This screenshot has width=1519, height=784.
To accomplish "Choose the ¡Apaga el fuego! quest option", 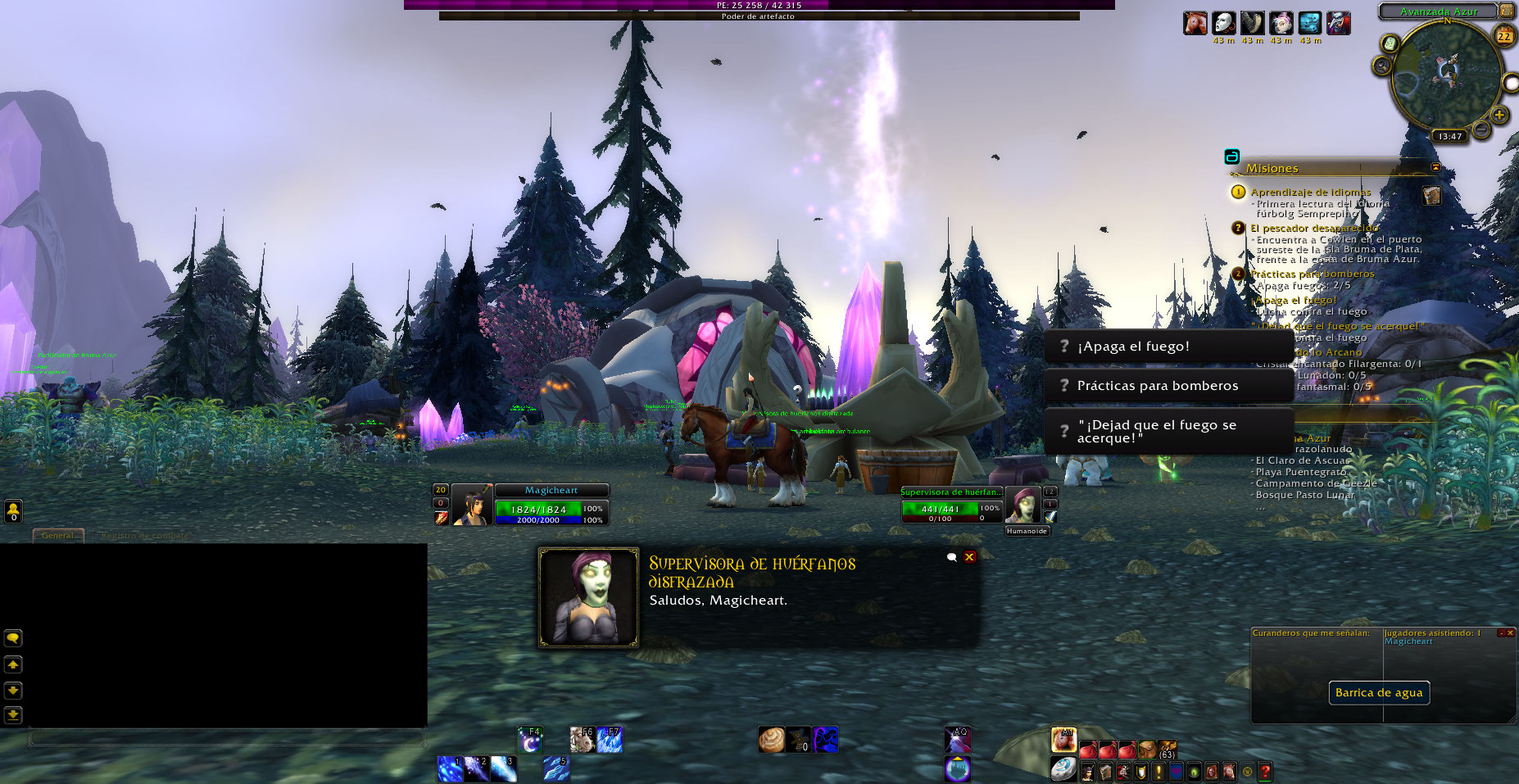I will (1168, 347).
